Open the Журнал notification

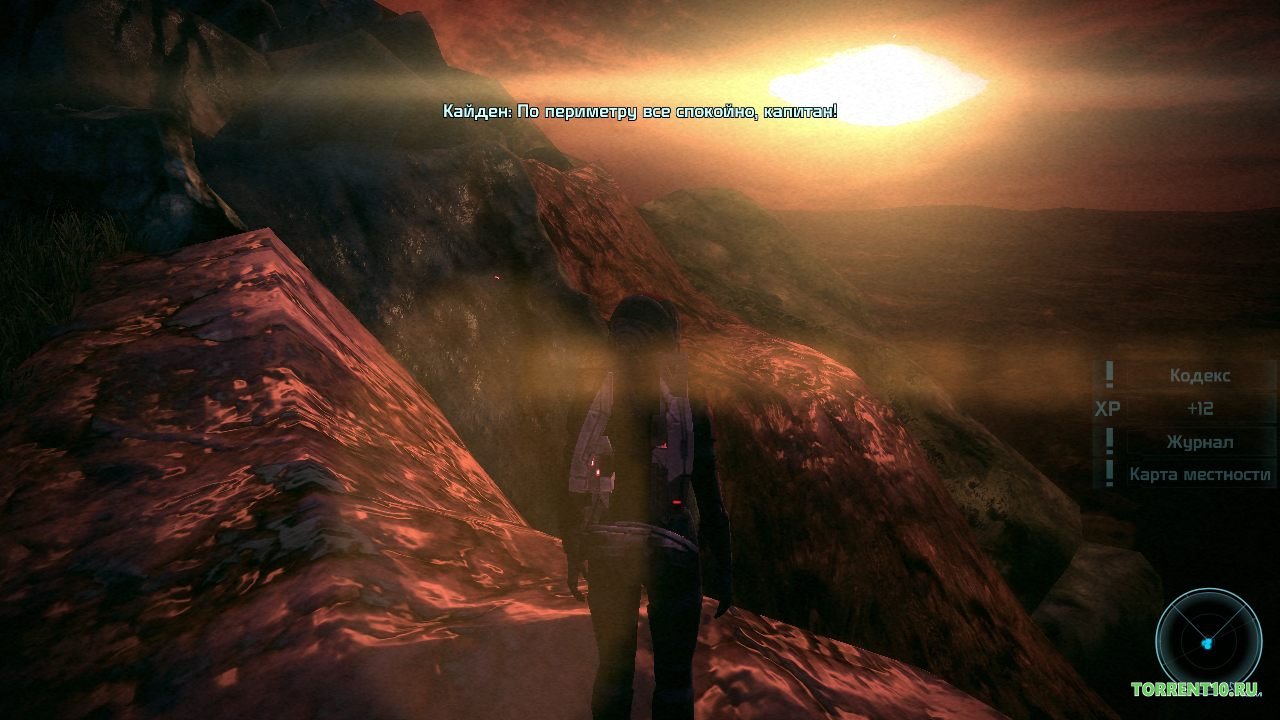click(x=1199, y=442)
